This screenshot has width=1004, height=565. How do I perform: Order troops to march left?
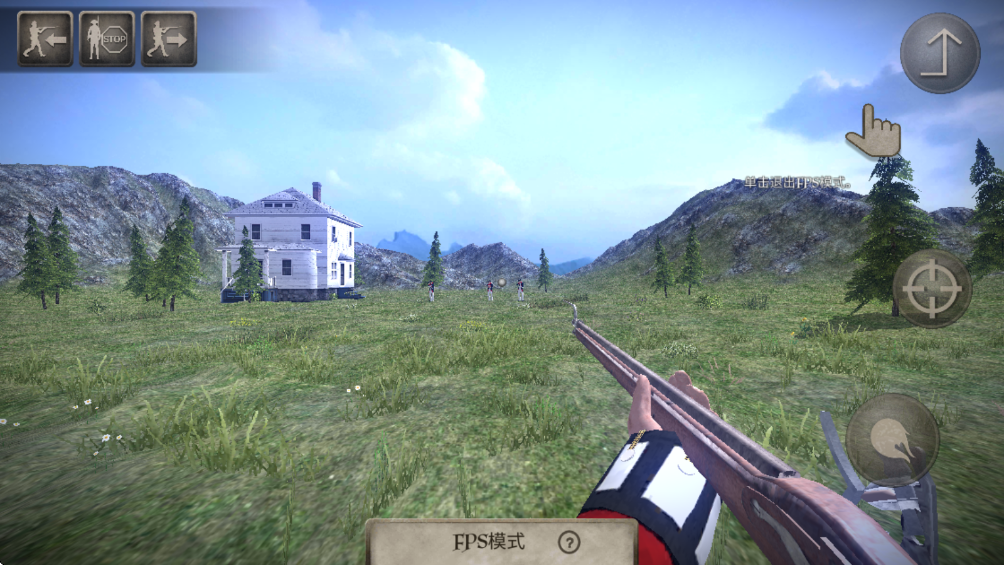click(45, 39)
